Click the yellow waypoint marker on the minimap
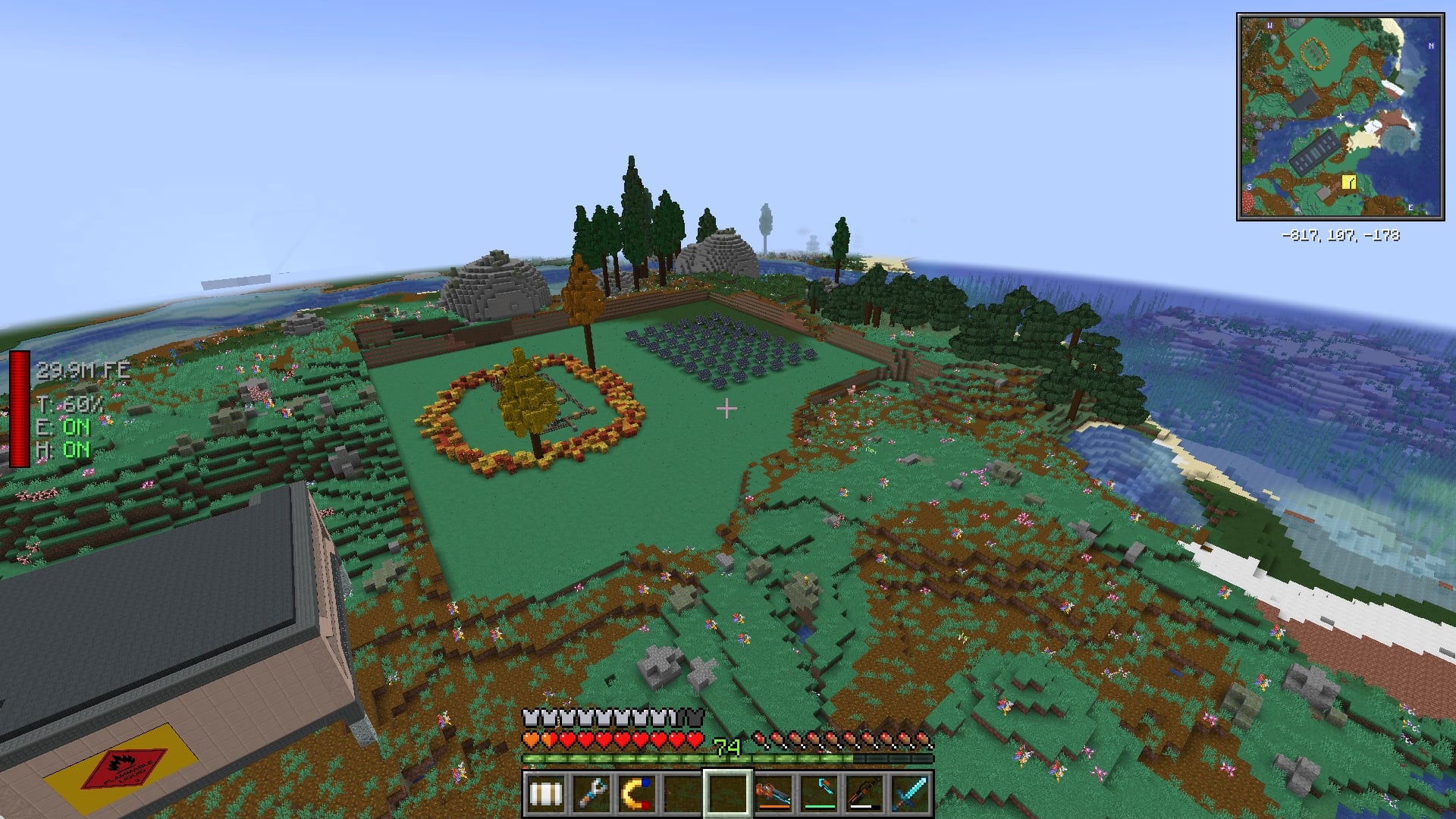Viewport: 1456px width, 819px height. (x=1348, y=182)
